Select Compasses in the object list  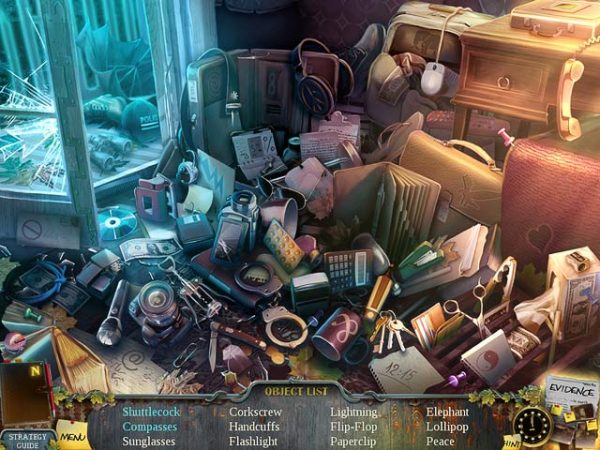150,426
